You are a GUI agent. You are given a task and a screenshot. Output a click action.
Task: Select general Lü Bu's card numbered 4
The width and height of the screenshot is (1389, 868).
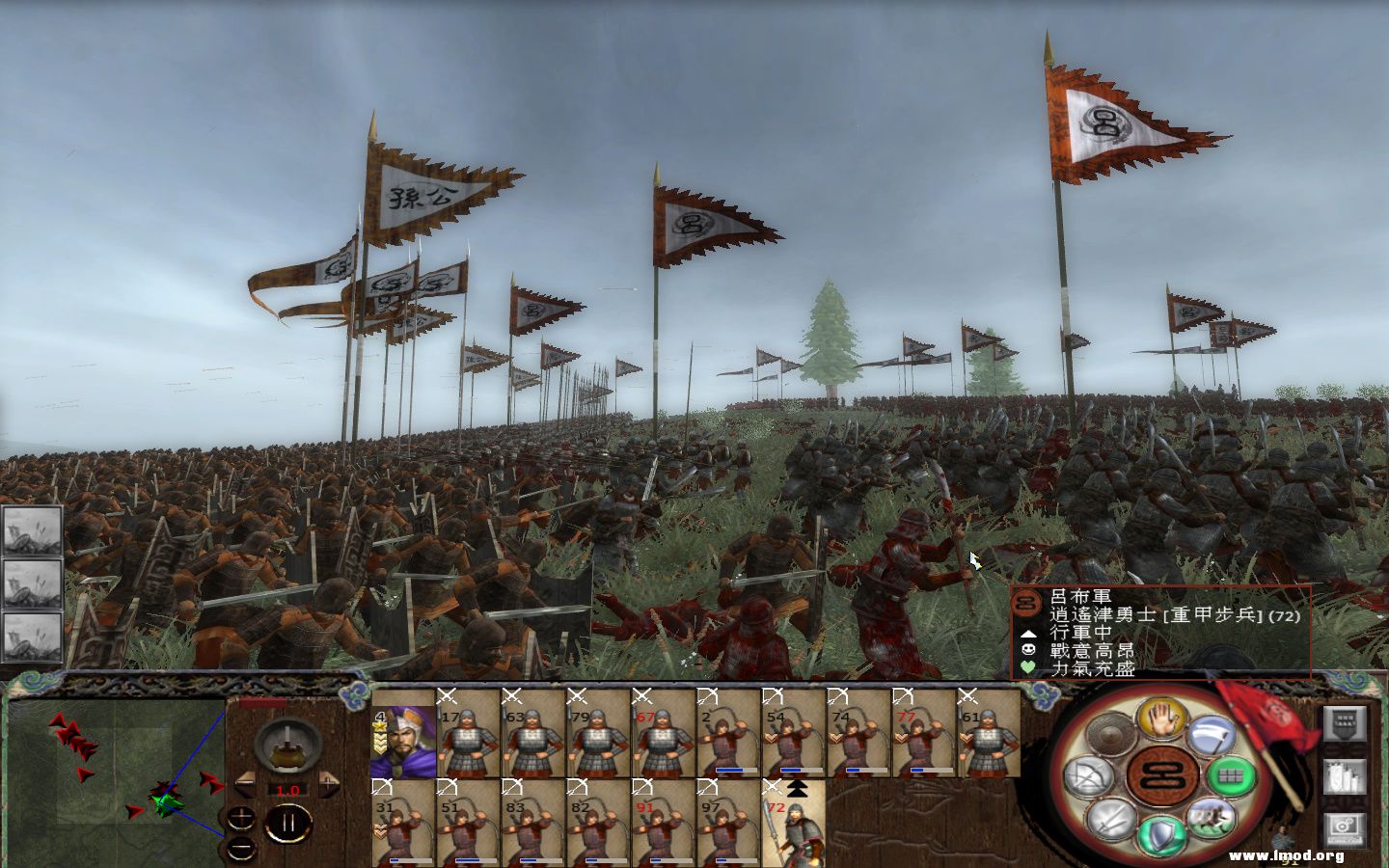(405, 741)
